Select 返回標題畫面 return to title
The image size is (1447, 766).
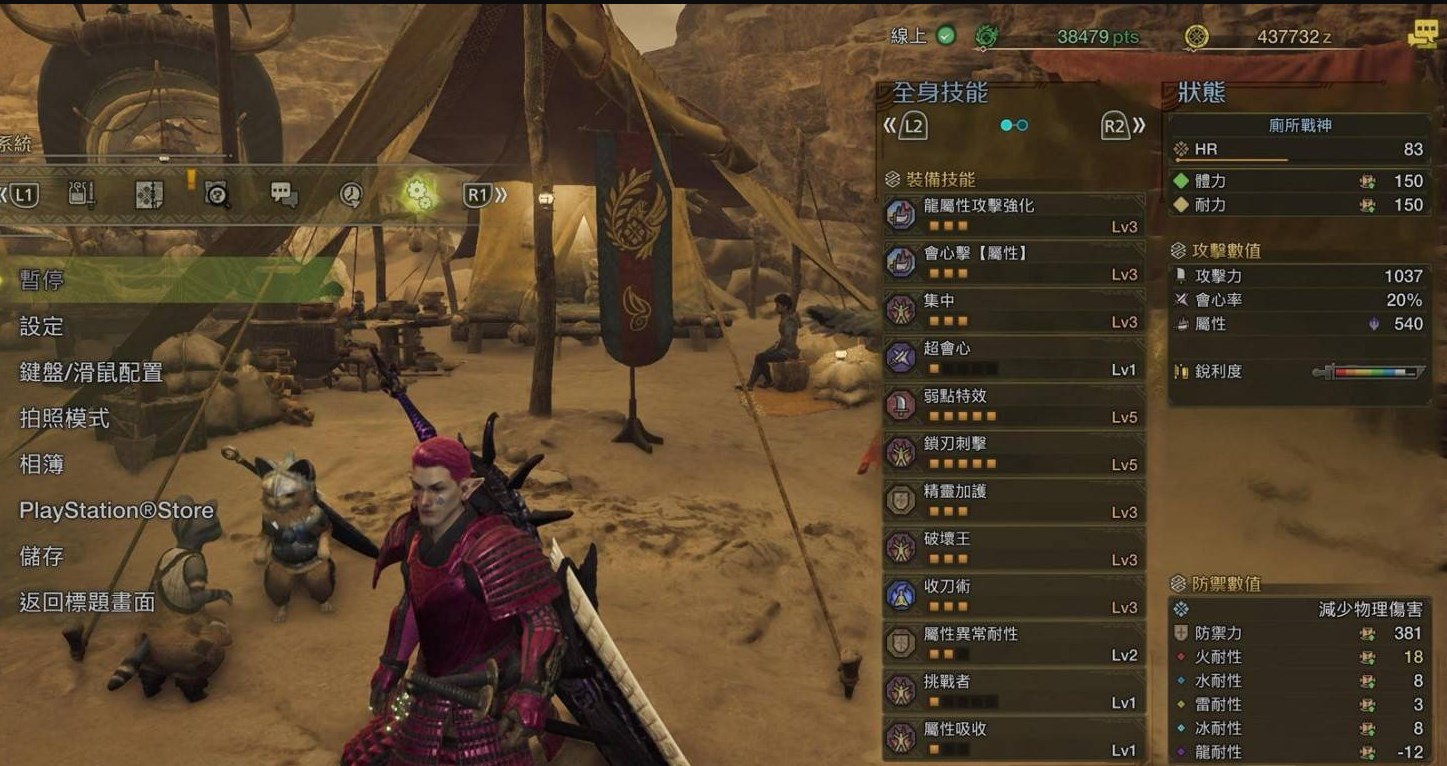(88, 602)
